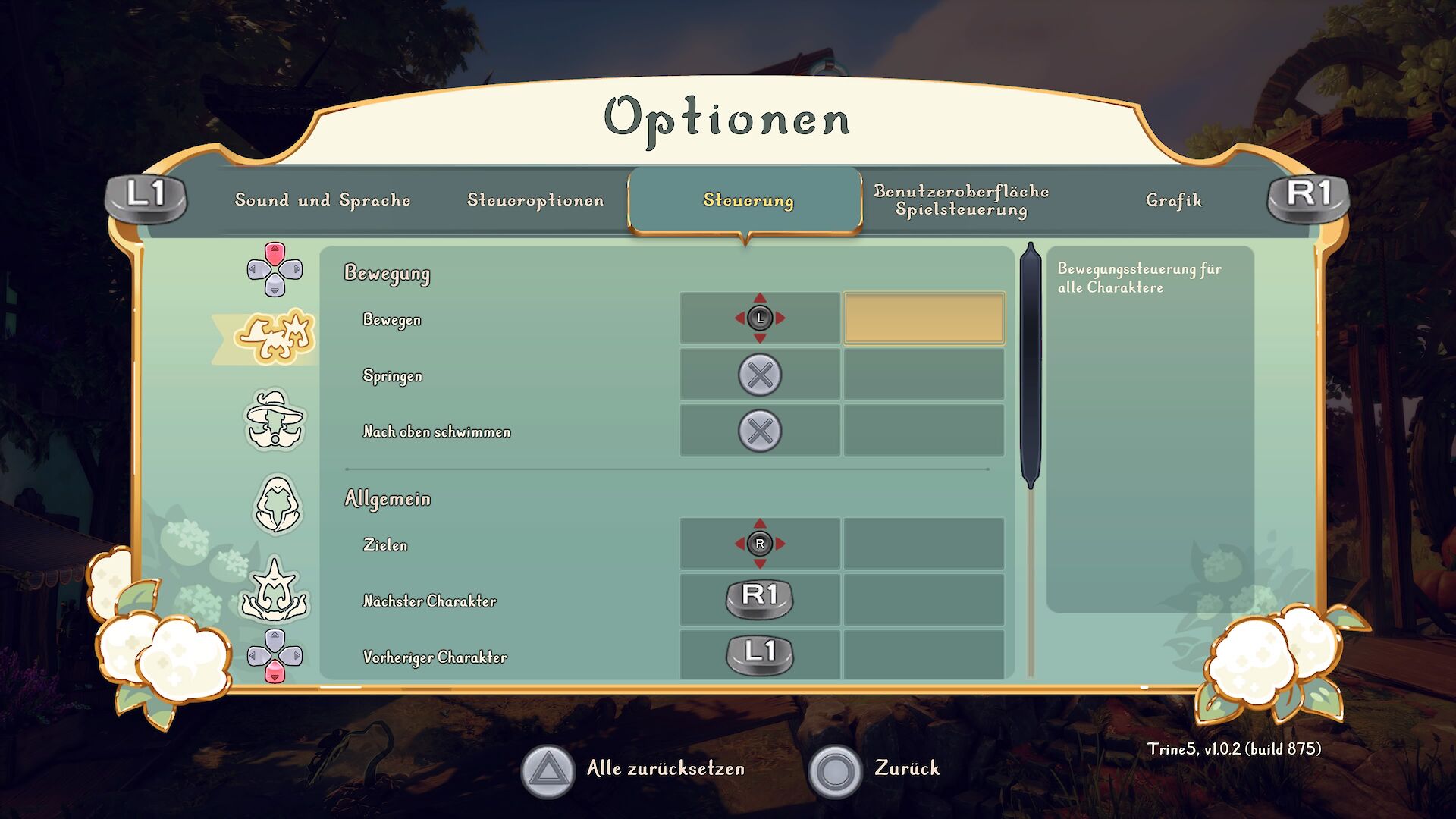Click the primary Bewegen binding slot
1456x819 pixels.
click(760, 318)
